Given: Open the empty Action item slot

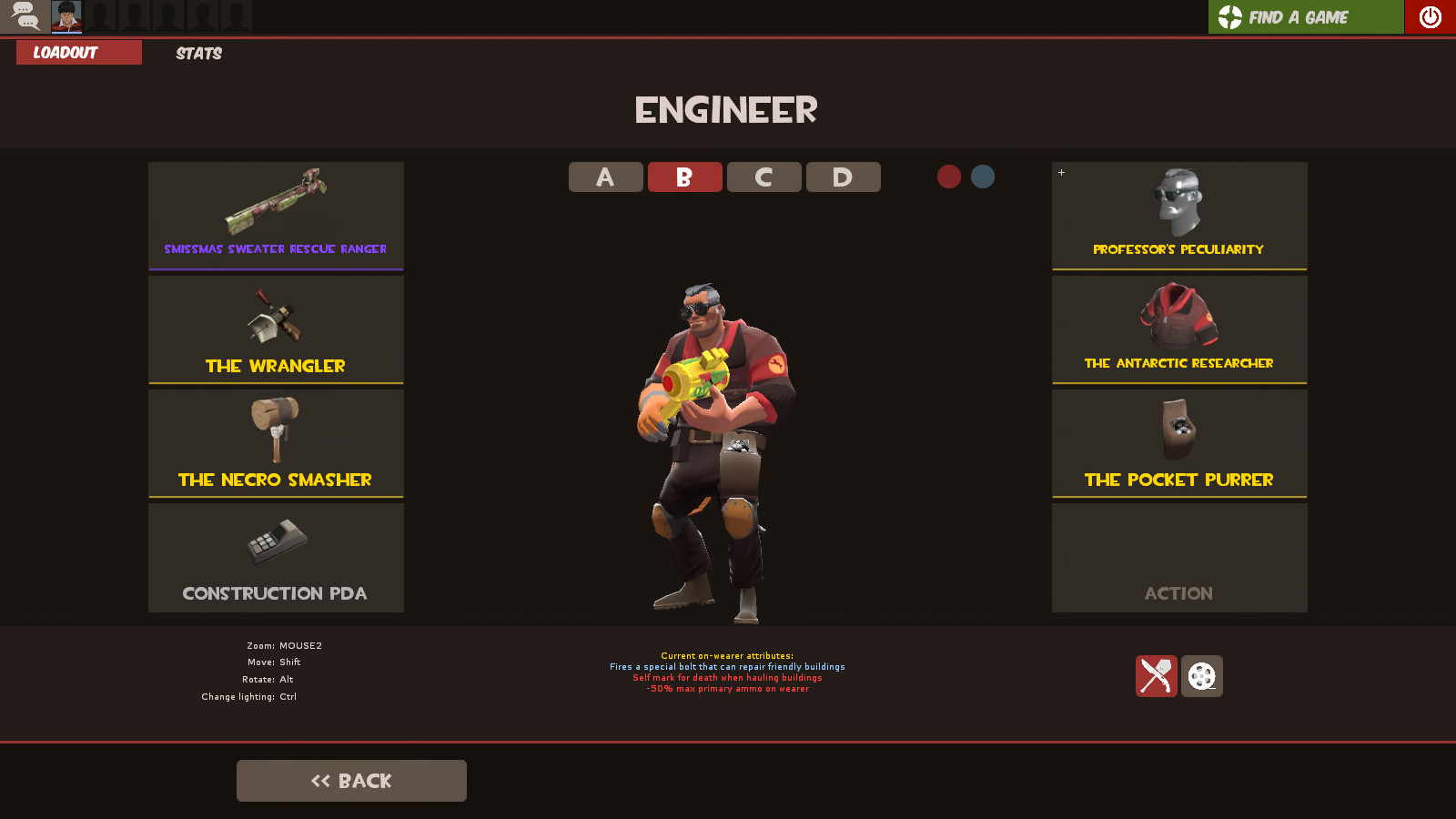Looking at the screenshot, I should coord(1178,558).
